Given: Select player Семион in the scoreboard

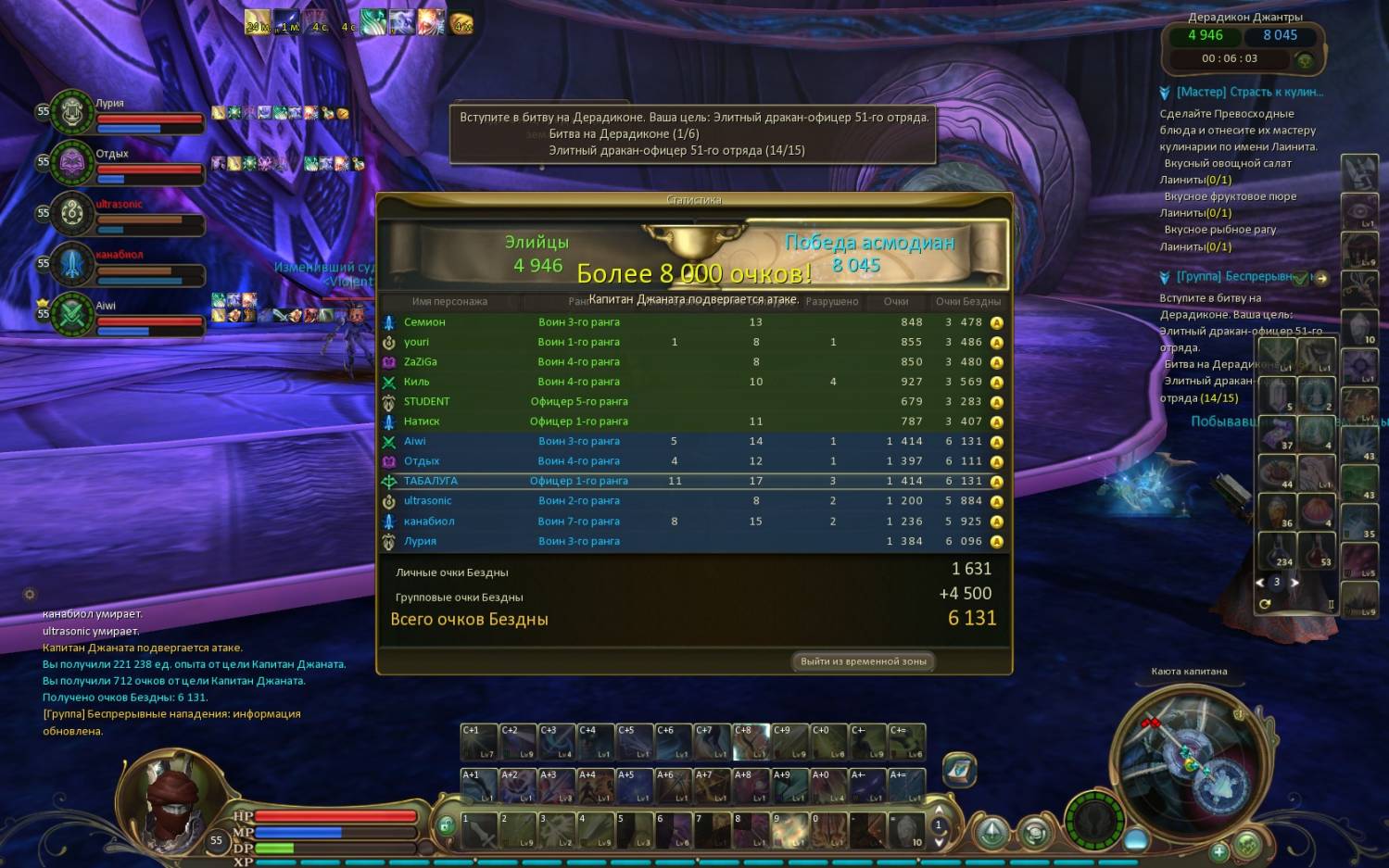Looking at the screenshot, I should click(x=424, y=322).
